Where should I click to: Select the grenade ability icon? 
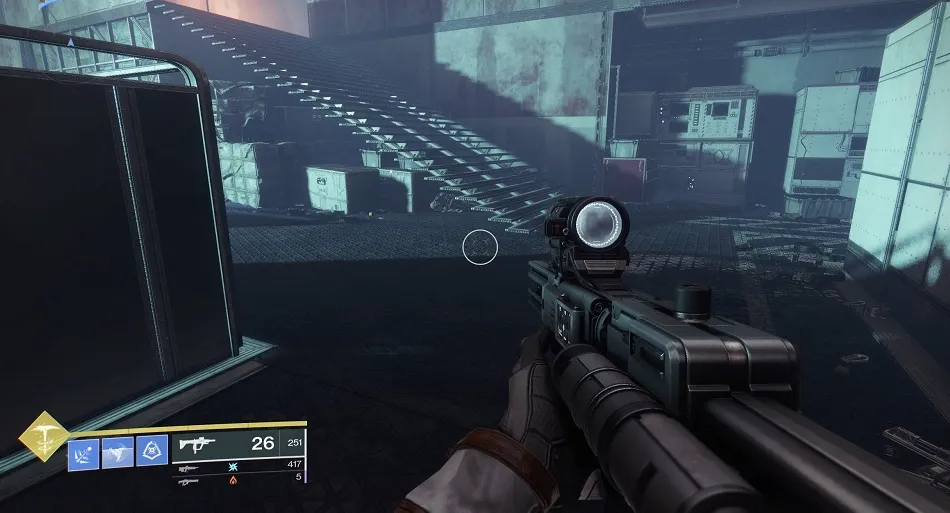(83, 451)
